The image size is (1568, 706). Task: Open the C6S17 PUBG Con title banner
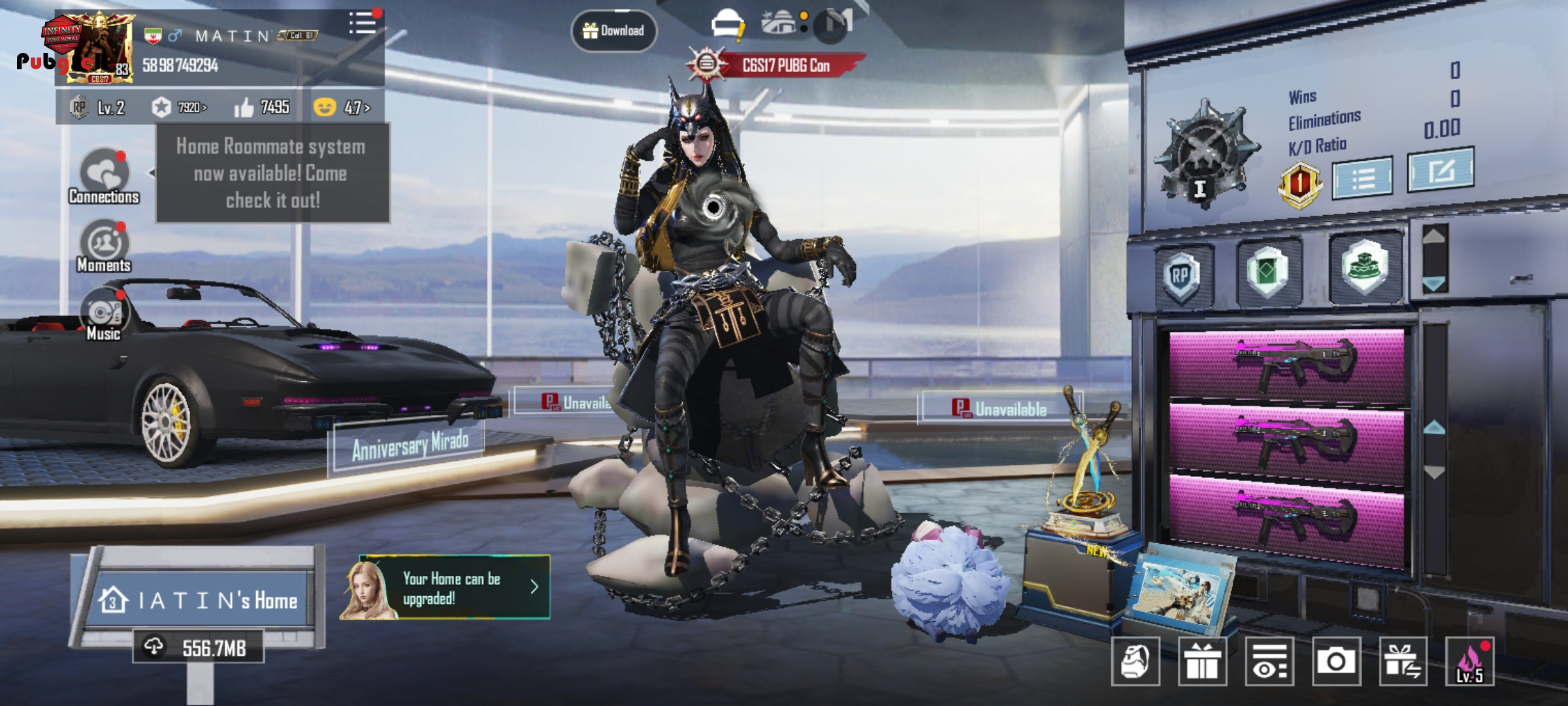[x=777, y=65]
